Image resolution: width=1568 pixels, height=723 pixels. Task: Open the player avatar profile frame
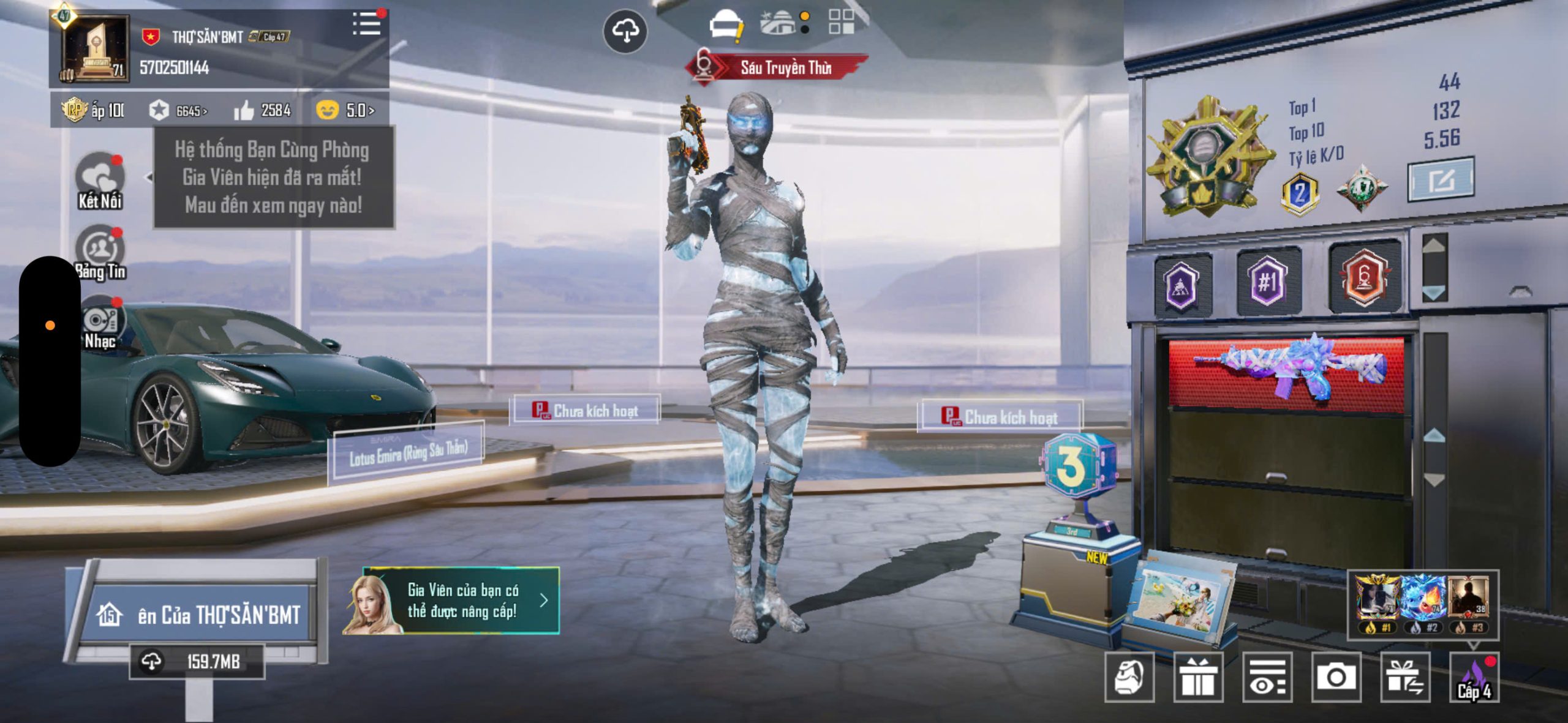(95, 49)
